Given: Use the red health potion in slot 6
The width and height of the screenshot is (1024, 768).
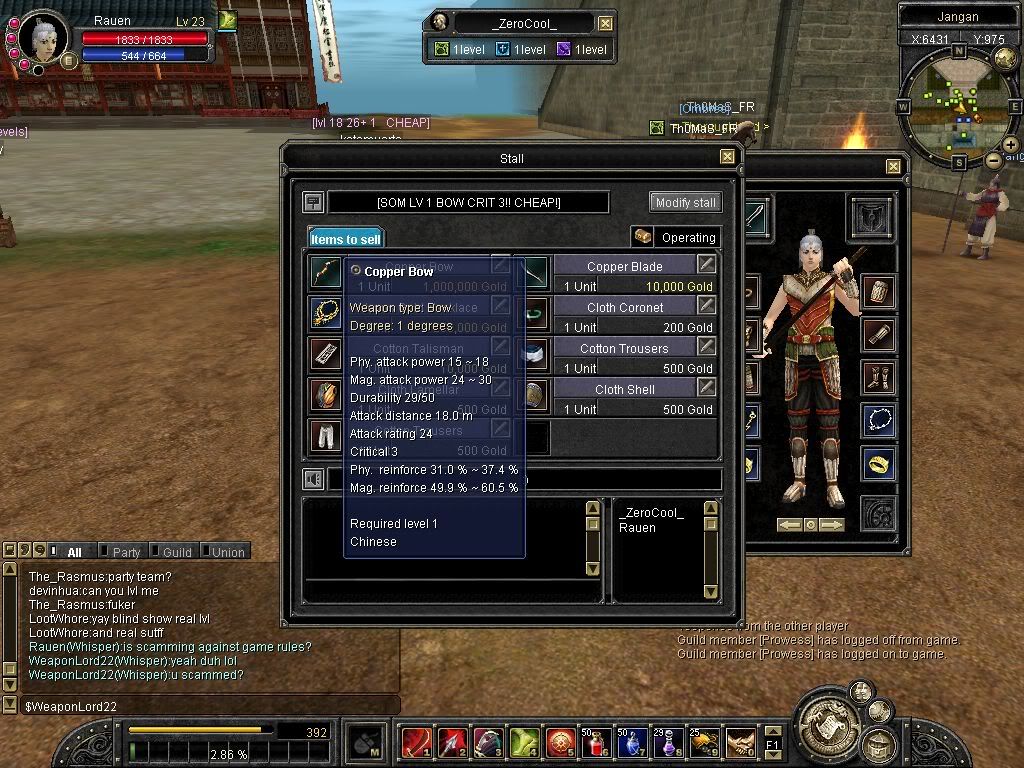Looking at the screenshot, I should click(593, 743).
